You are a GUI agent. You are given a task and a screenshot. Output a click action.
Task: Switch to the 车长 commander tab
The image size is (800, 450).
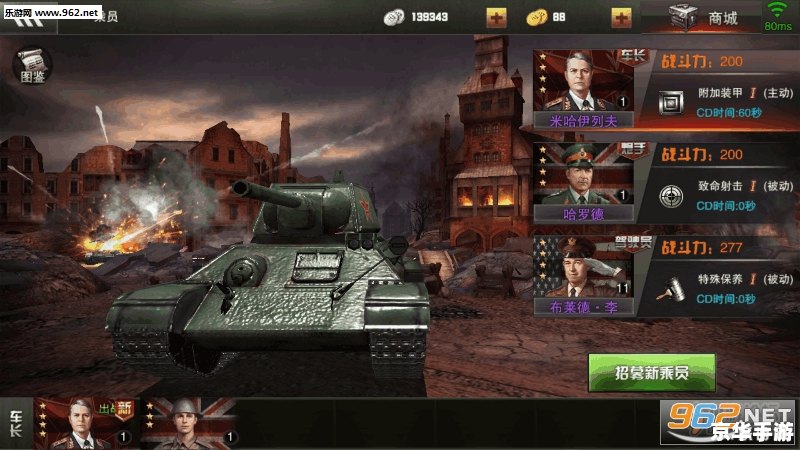(x=16, y=422)
